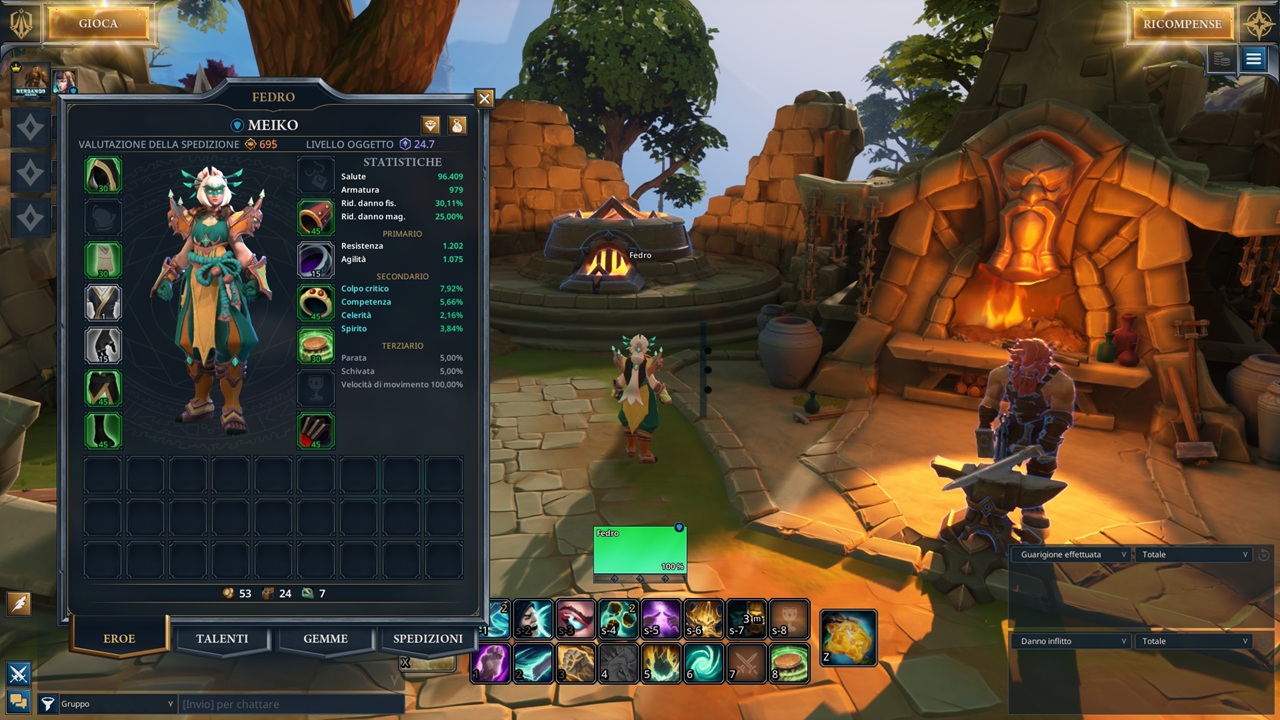Open the Ricompense rewards button
1280x720 pixels.
1182,24
